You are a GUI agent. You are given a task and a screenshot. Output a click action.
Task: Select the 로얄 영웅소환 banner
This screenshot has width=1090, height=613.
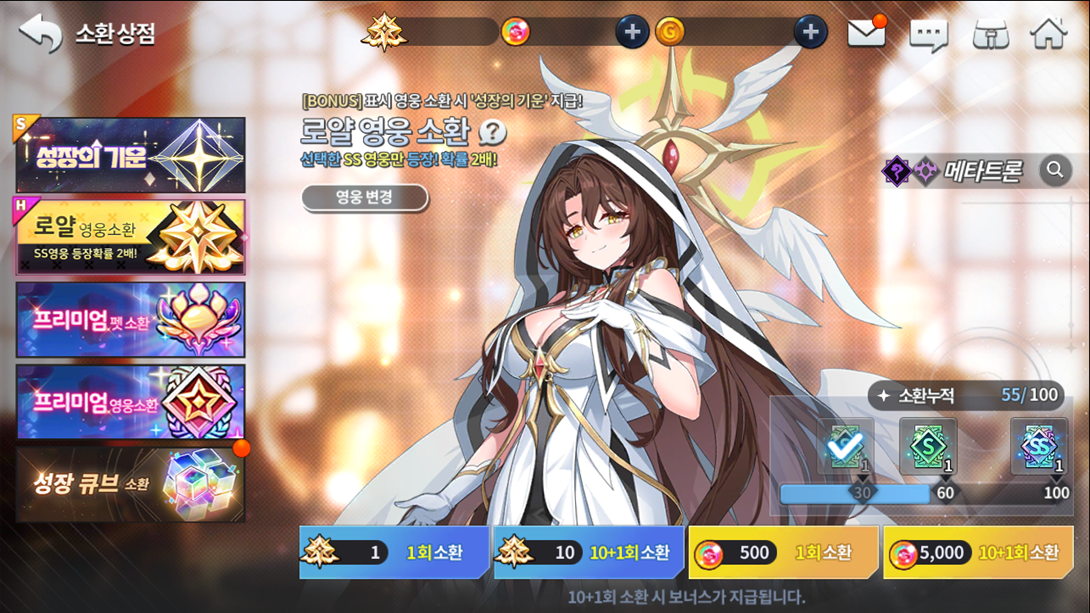130,236
